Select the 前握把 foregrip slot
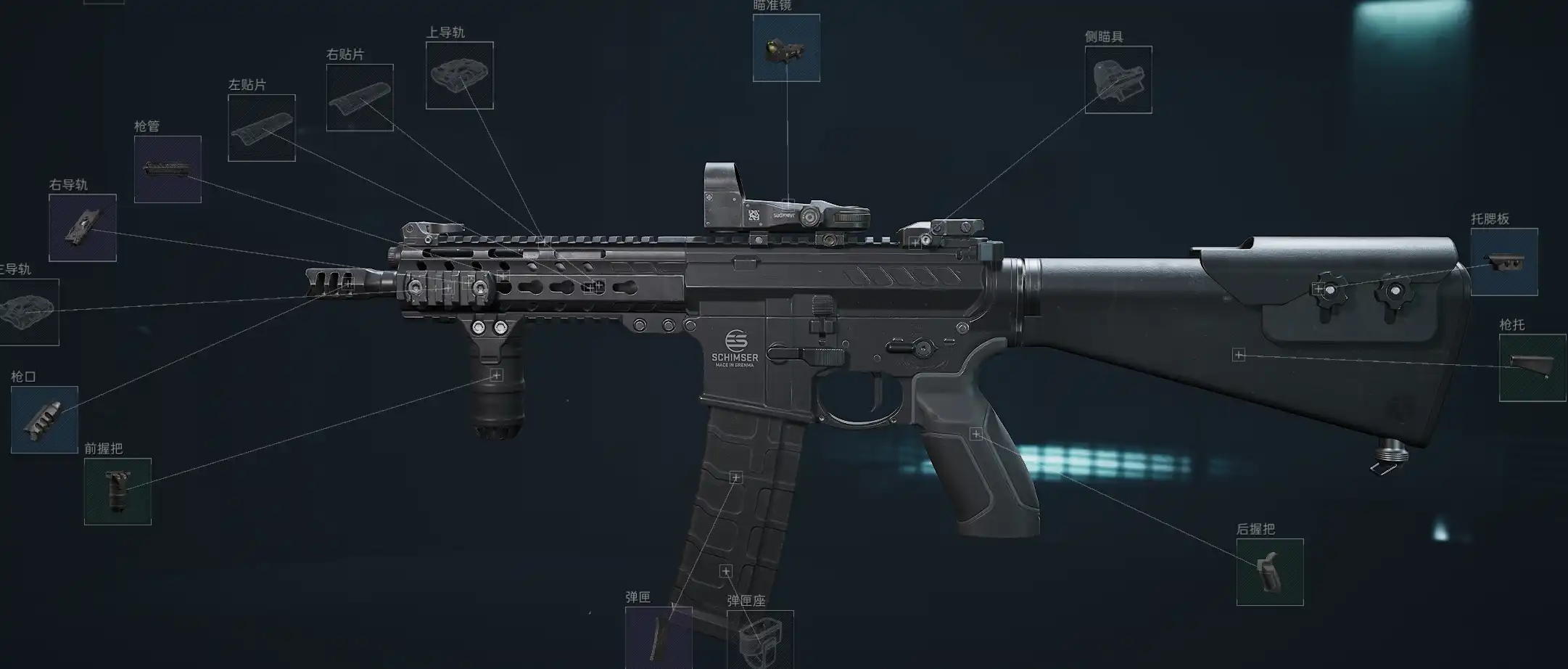The height and width of the screenshot is (669, 1568). pyautogui.click(x=117, y=491)
